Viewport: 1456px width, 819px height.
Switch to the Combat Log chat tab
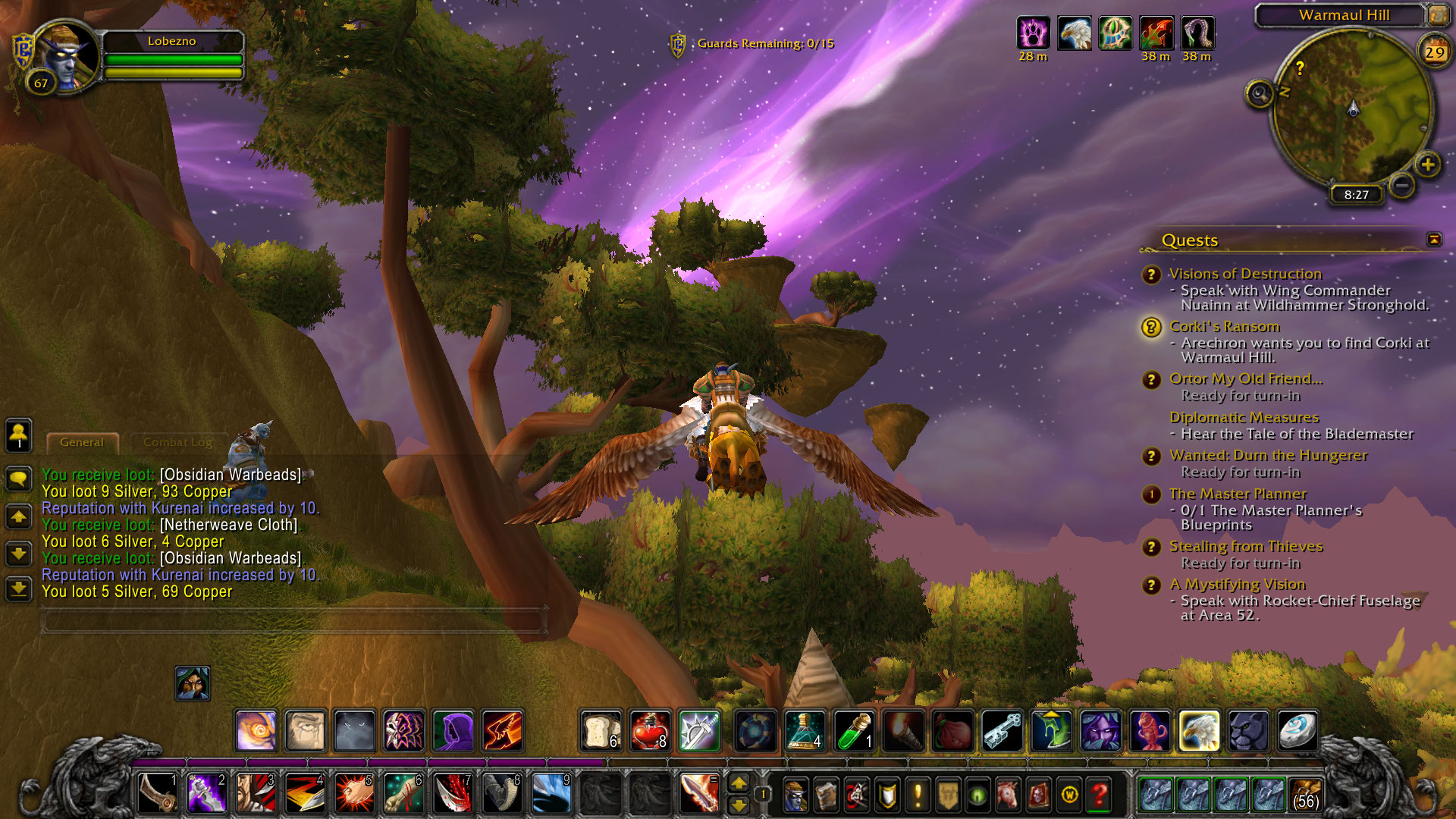(x=177, y=442)
